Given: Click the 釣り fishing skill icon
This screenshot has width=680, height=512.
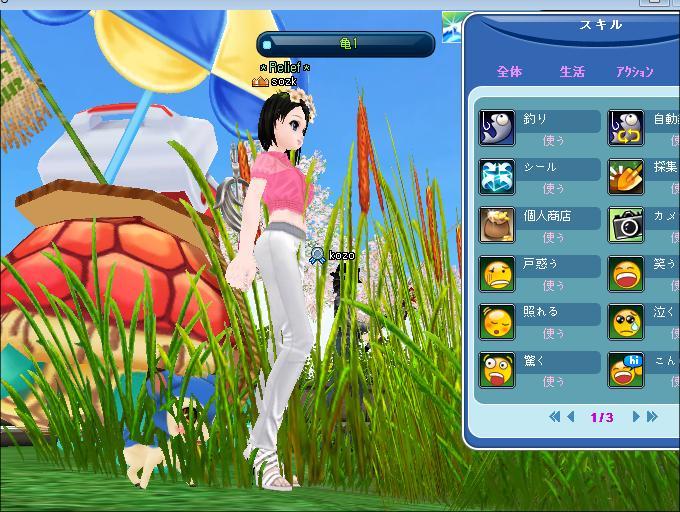Looking at the screenshot, I should point(497,129).
